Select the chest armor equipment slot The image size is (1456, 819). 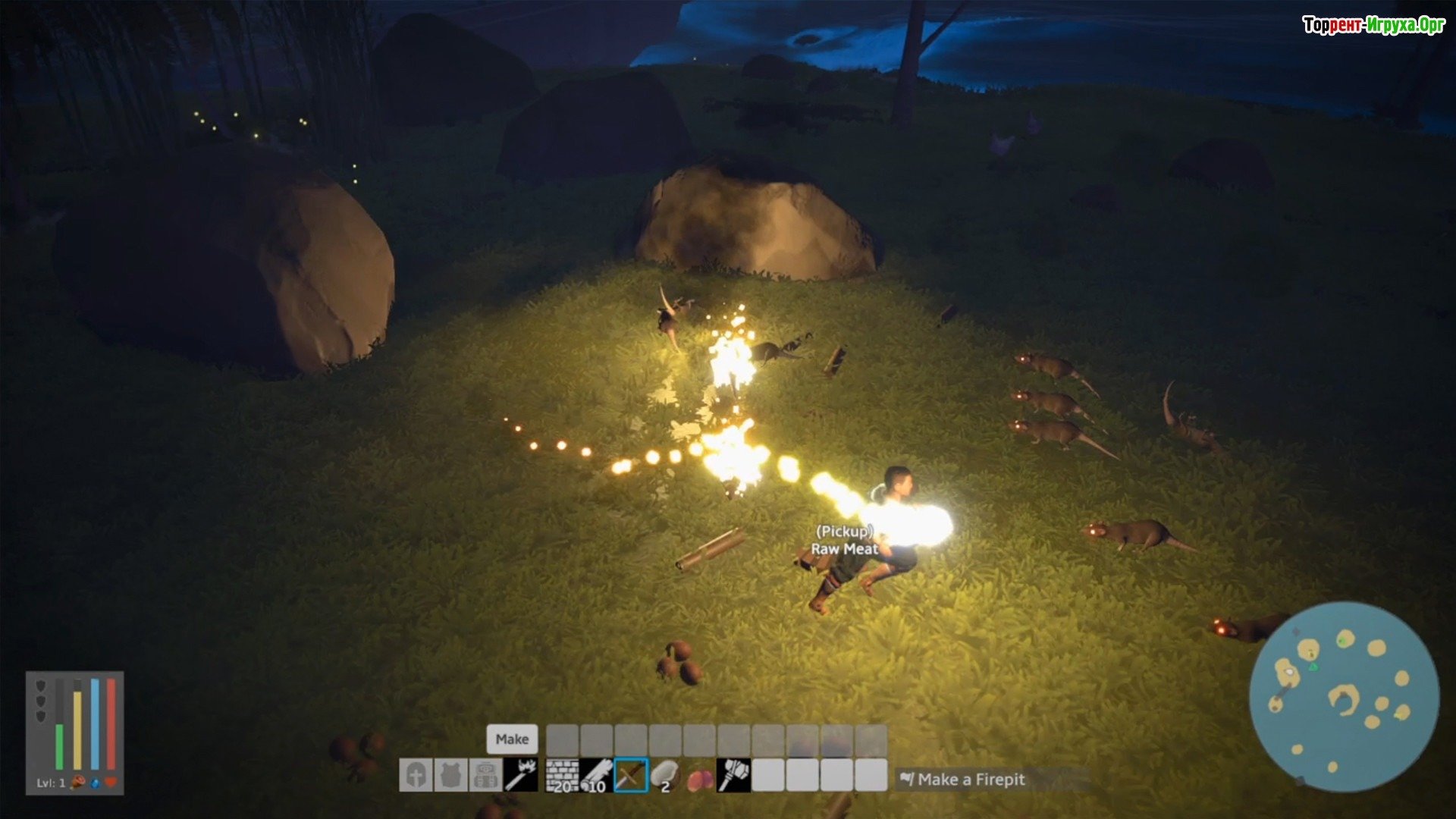tap(450, 776)
